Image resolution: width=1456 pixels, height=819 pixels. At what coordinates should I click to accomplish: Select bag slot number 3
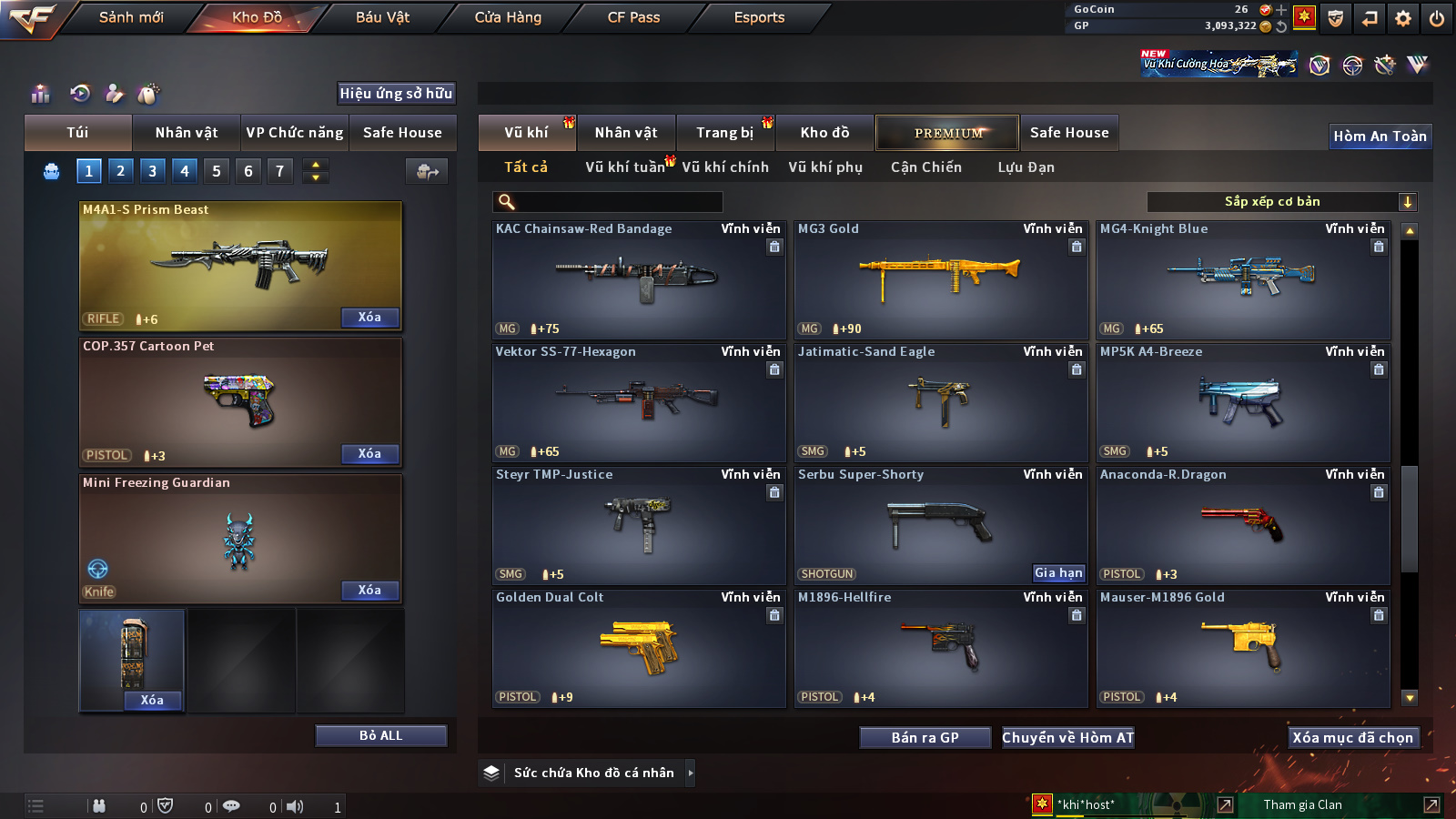(152, 171)
